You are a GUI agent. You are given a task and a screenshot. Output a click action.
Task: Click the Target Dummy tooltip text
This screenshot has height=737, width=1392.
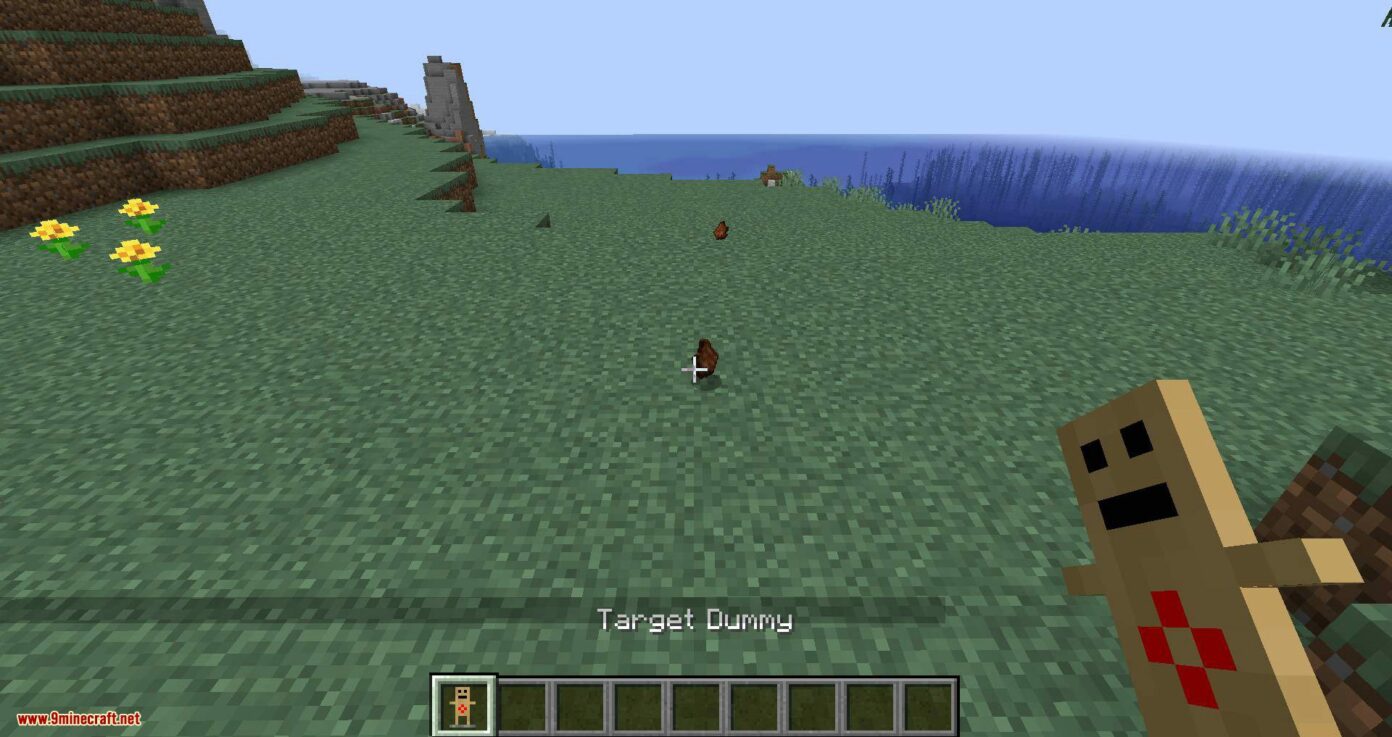click(x=694, y=621)
